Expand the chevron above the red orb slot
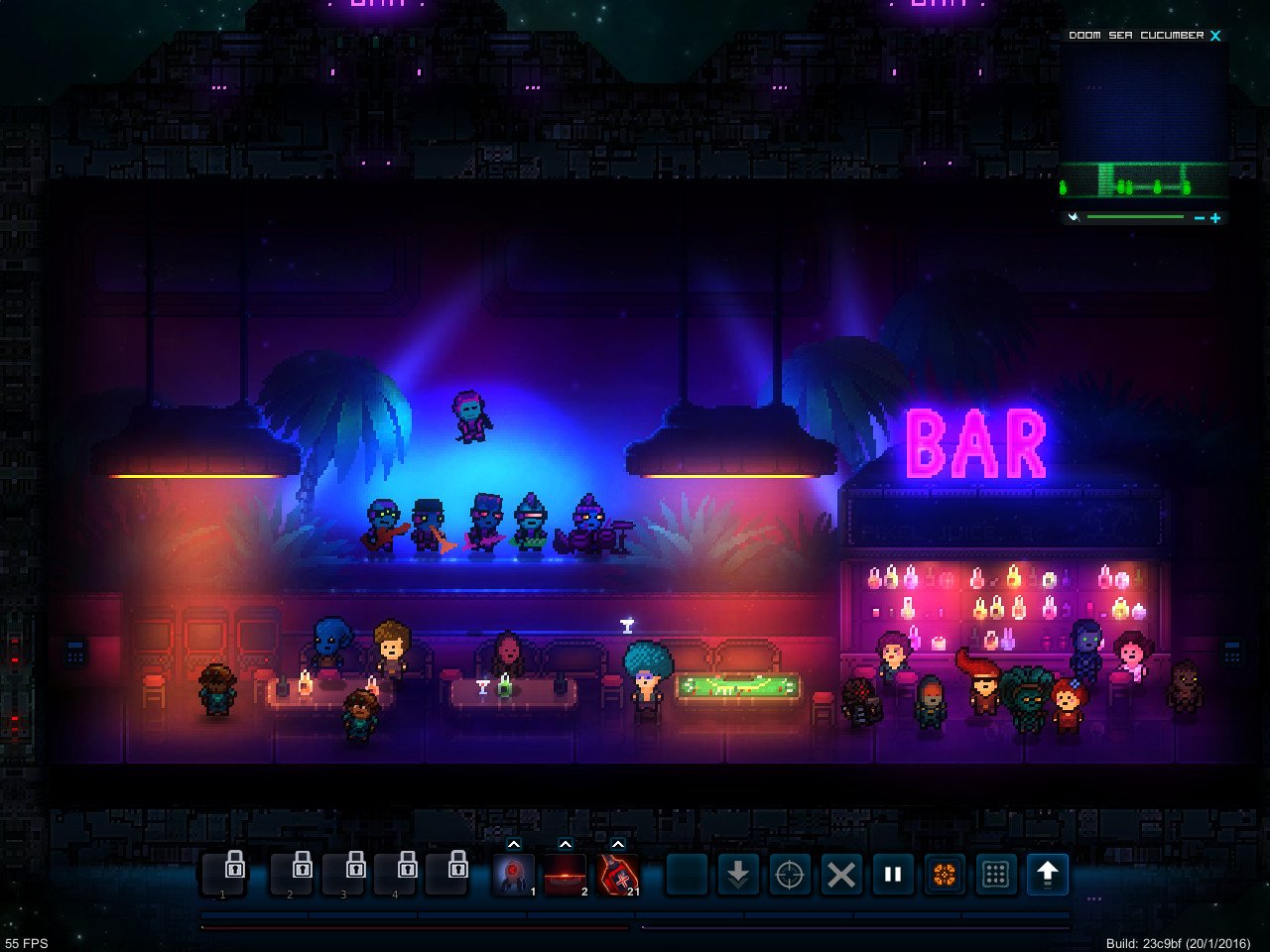Viewport: 1270px width, 952px height. 514,844
